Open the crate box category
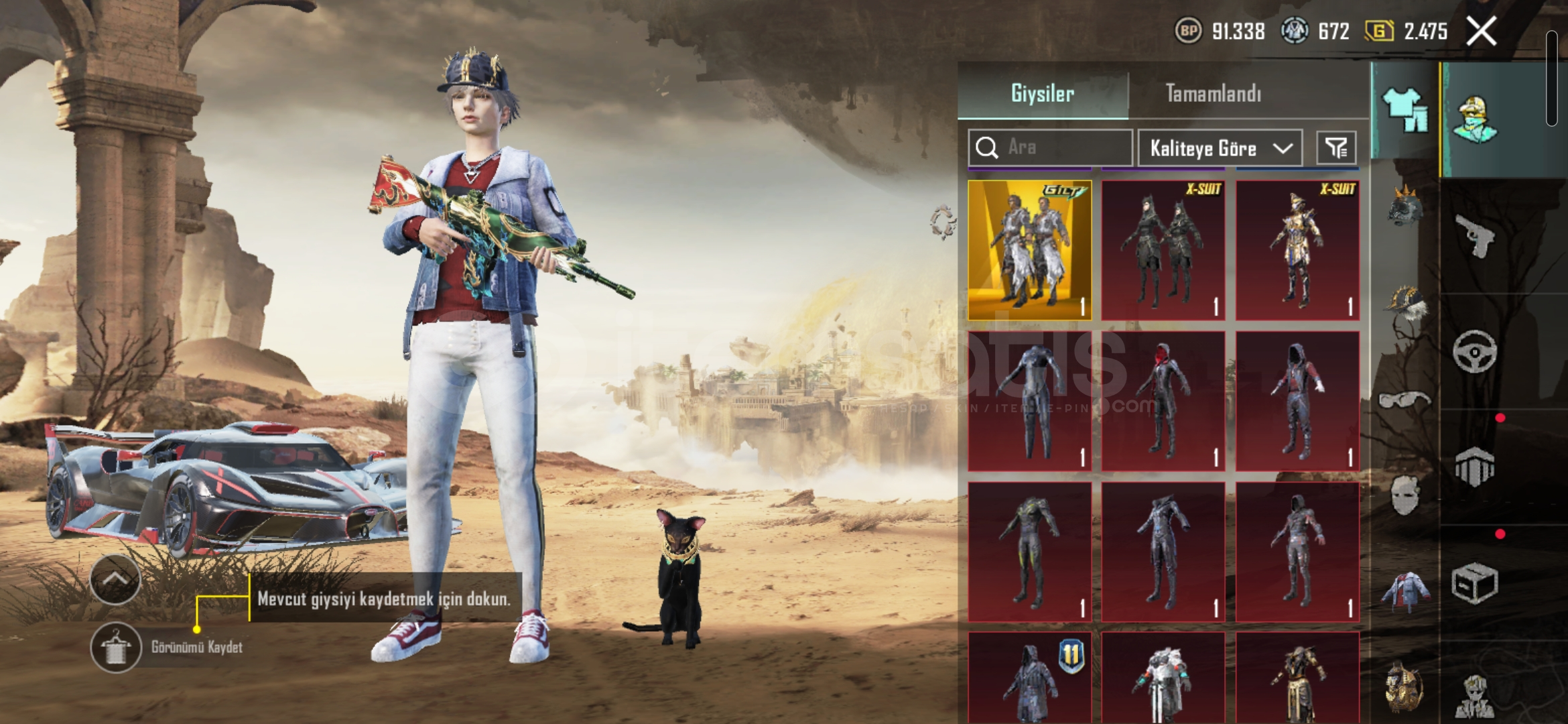This screenshot has height=724, width=1568. click(1474, 583)
